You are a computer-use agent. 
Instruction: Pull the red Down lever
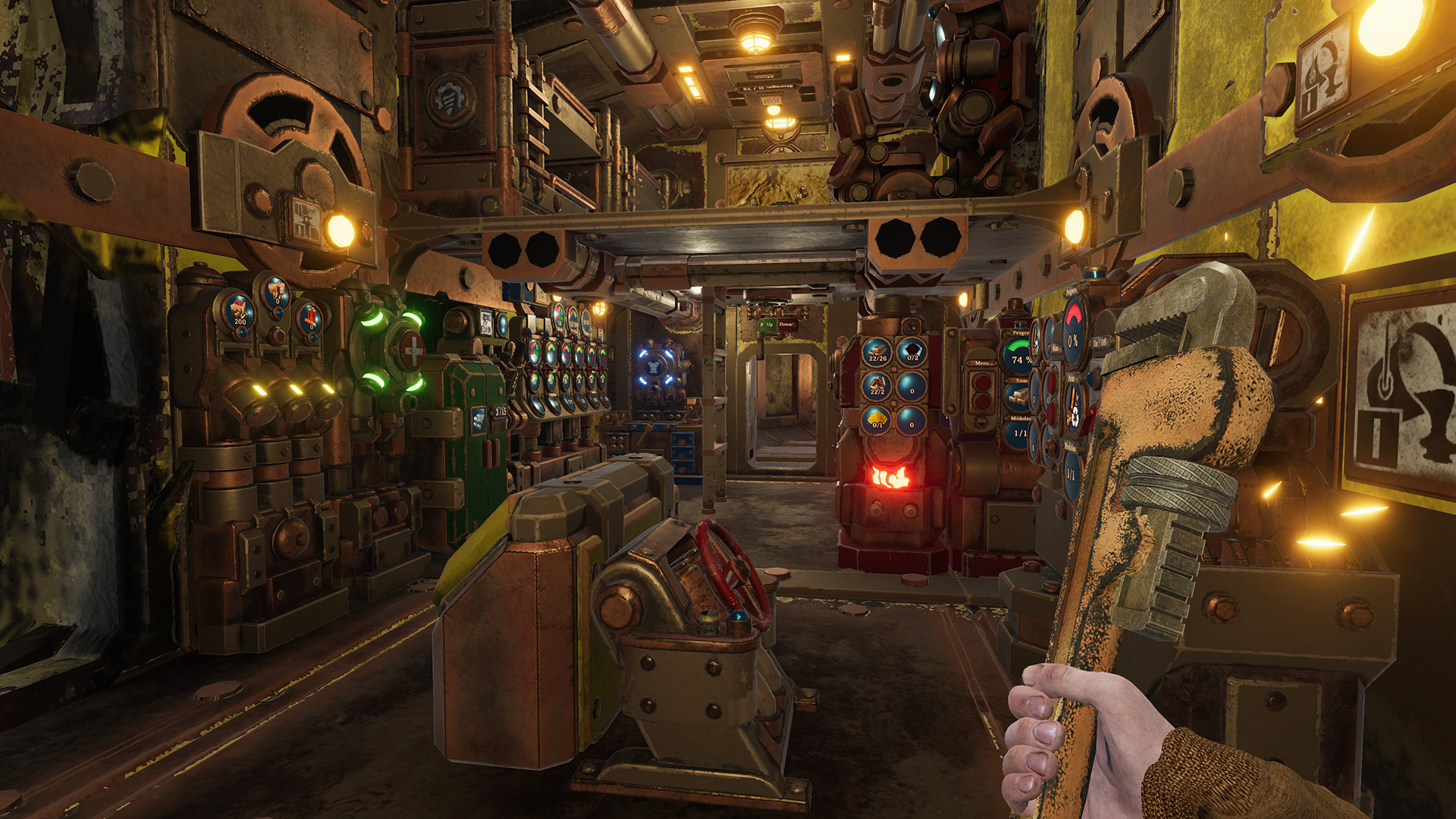point(786,325)
